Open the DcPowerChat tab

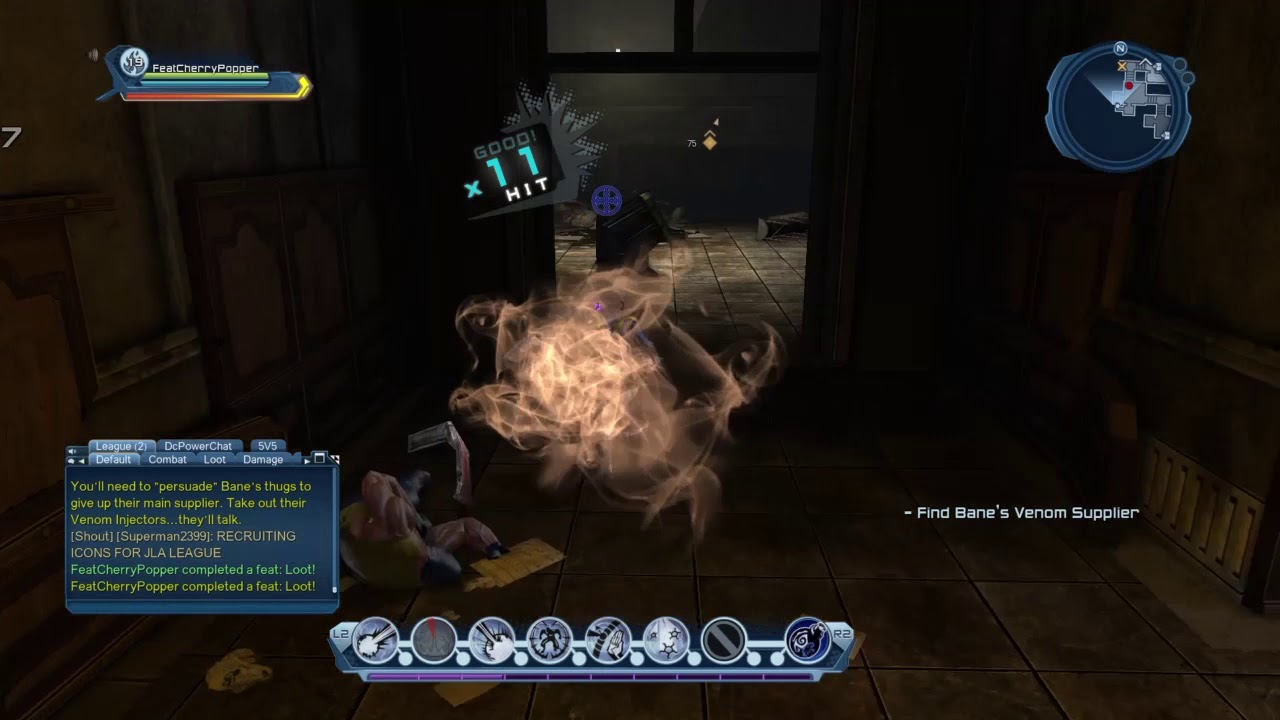[x=198, y=446]
